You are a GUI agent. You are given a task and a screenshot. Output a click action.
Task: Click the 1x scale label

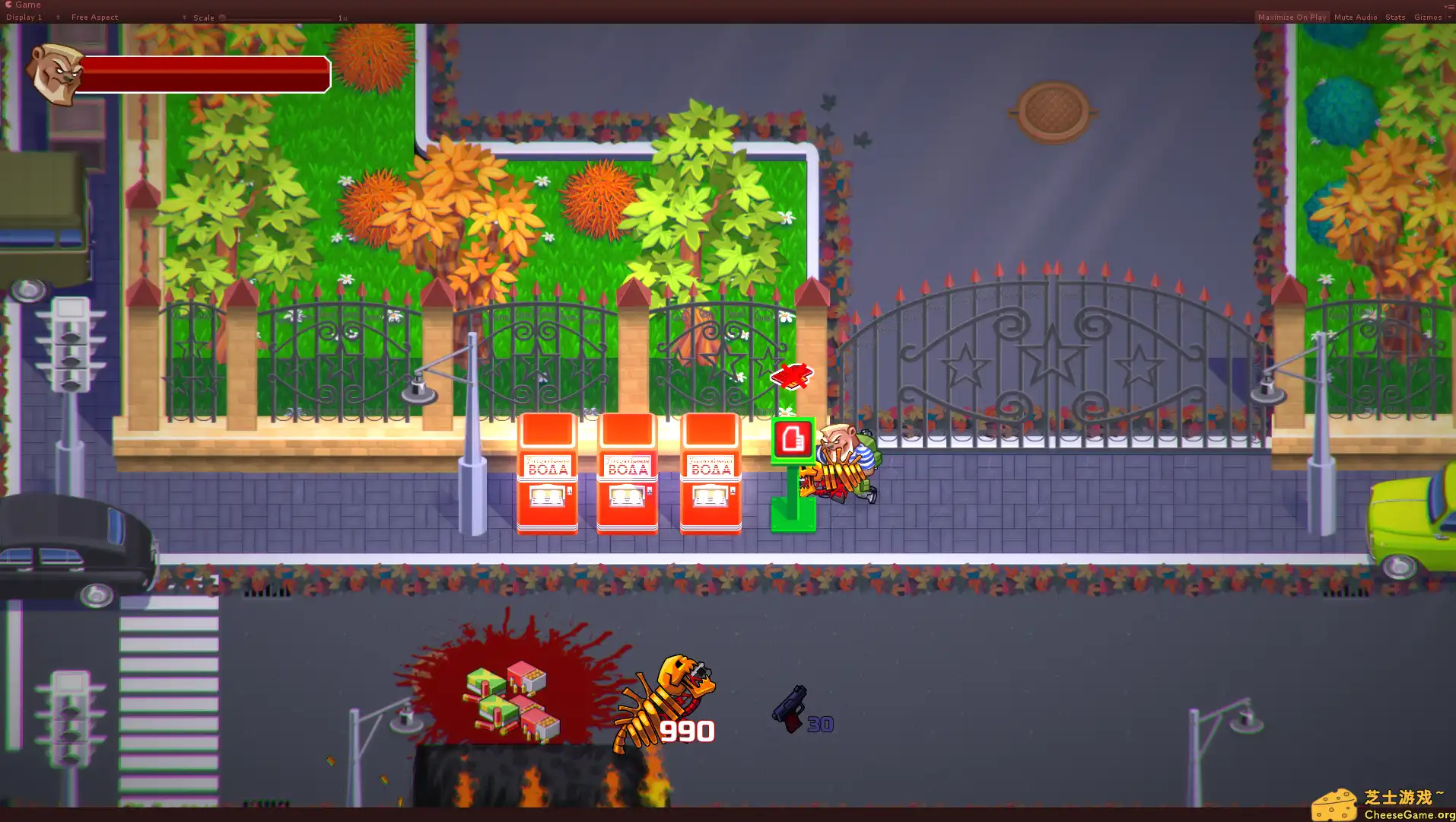[x=341, y=17]
